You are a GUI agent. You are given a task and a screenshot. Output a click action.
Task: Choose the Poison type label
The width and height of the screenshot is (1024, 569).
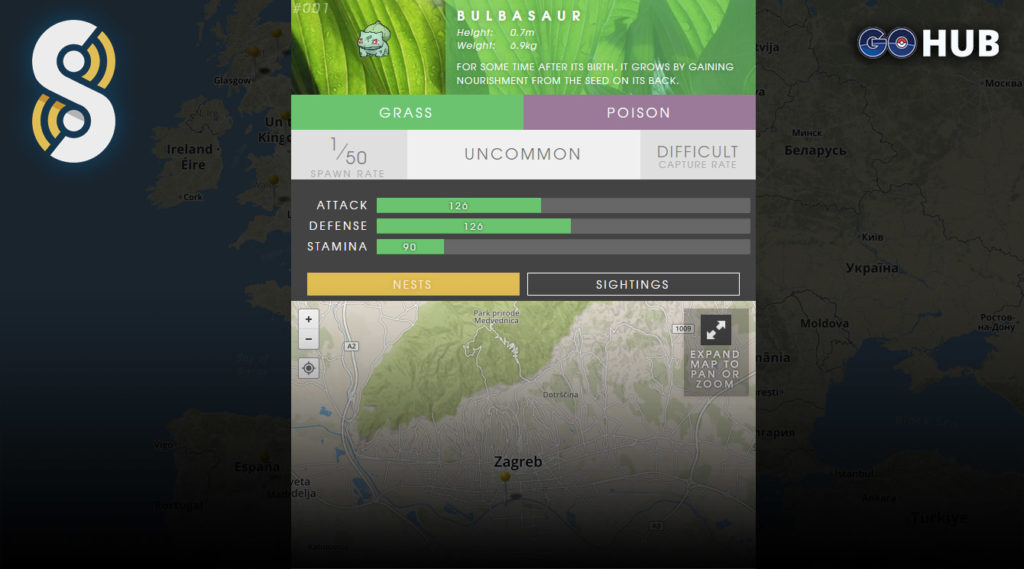point(639,113)
